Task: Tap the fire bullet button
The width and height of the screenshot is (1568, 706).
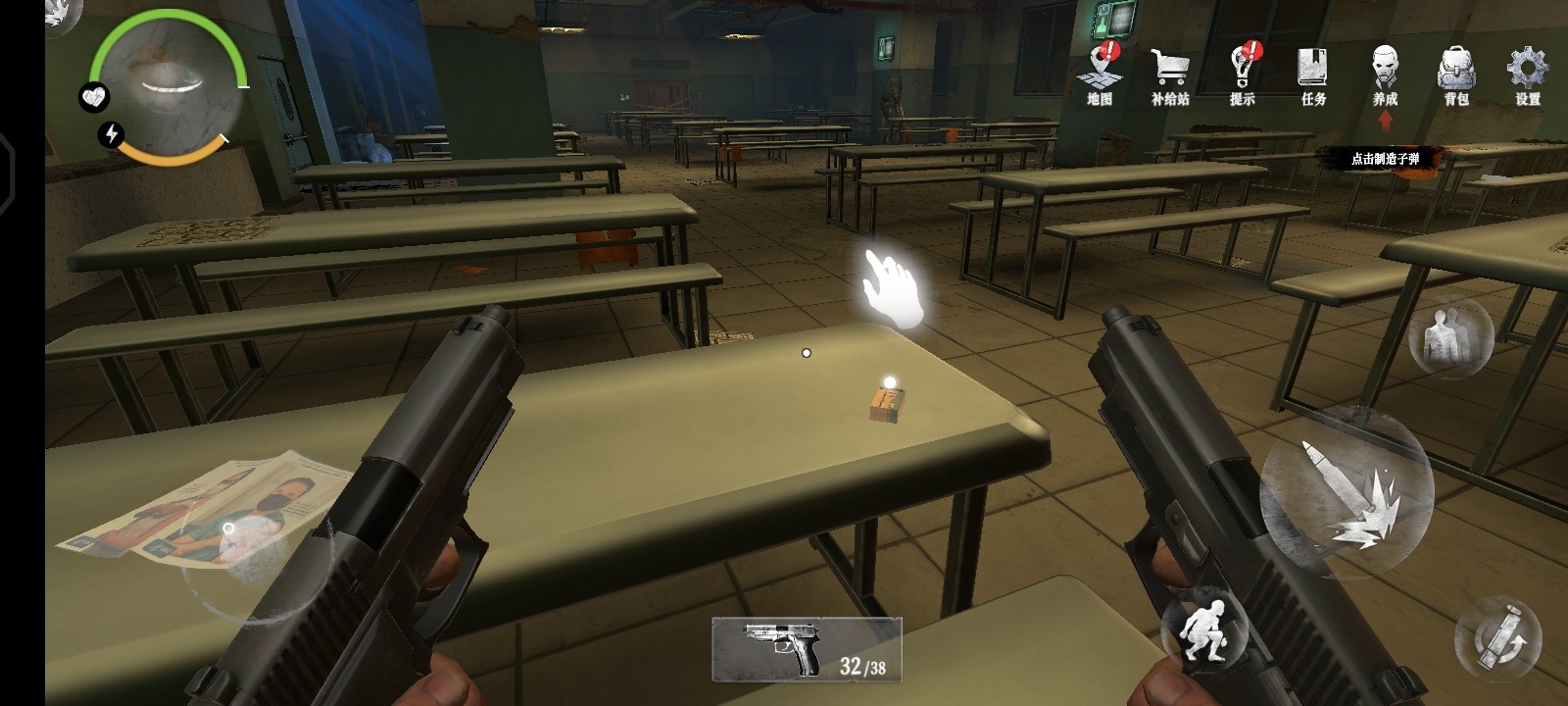Action: (1347, 493)
